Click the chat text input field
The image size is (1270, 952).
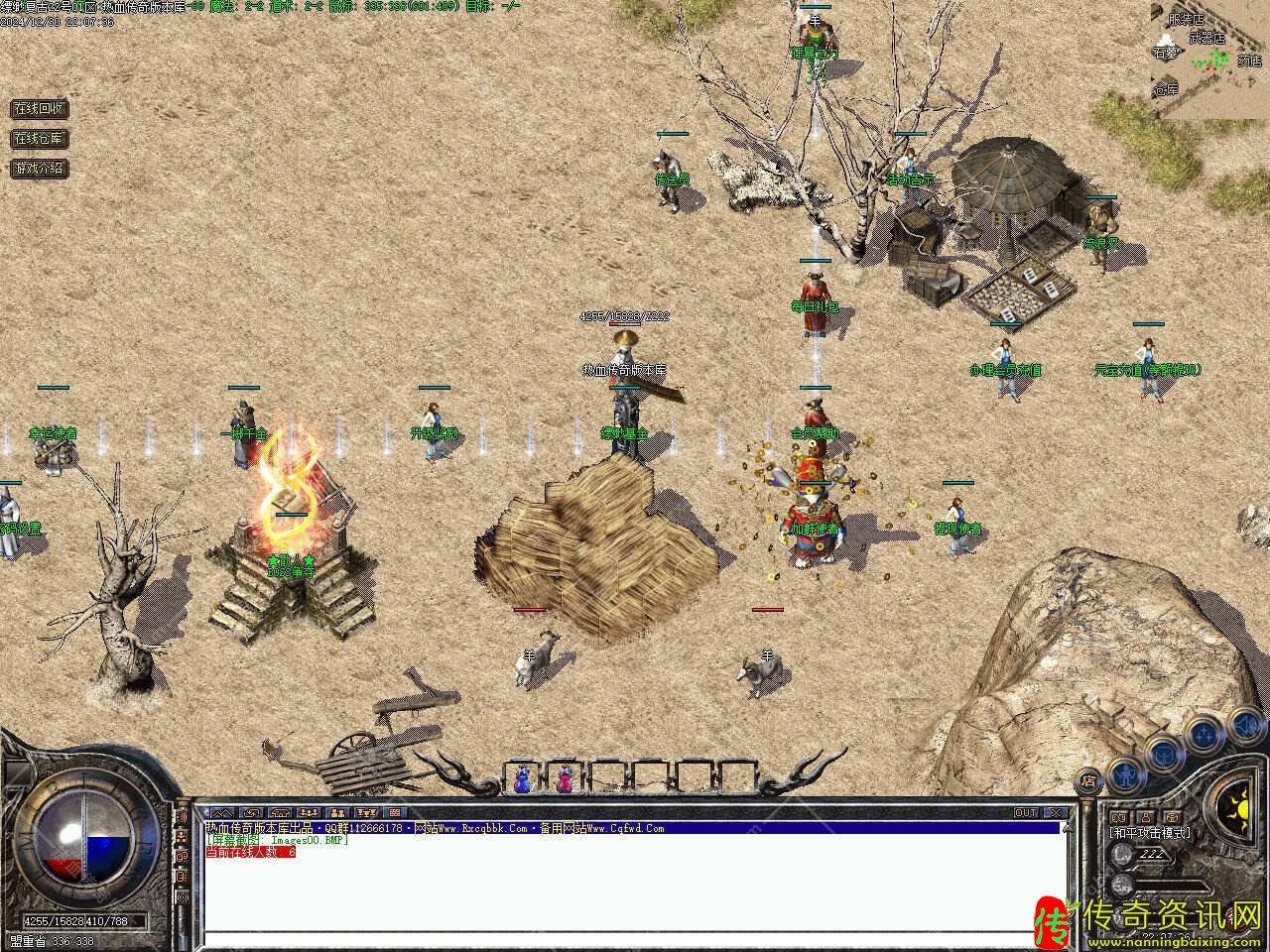click(x=635, y=939)
